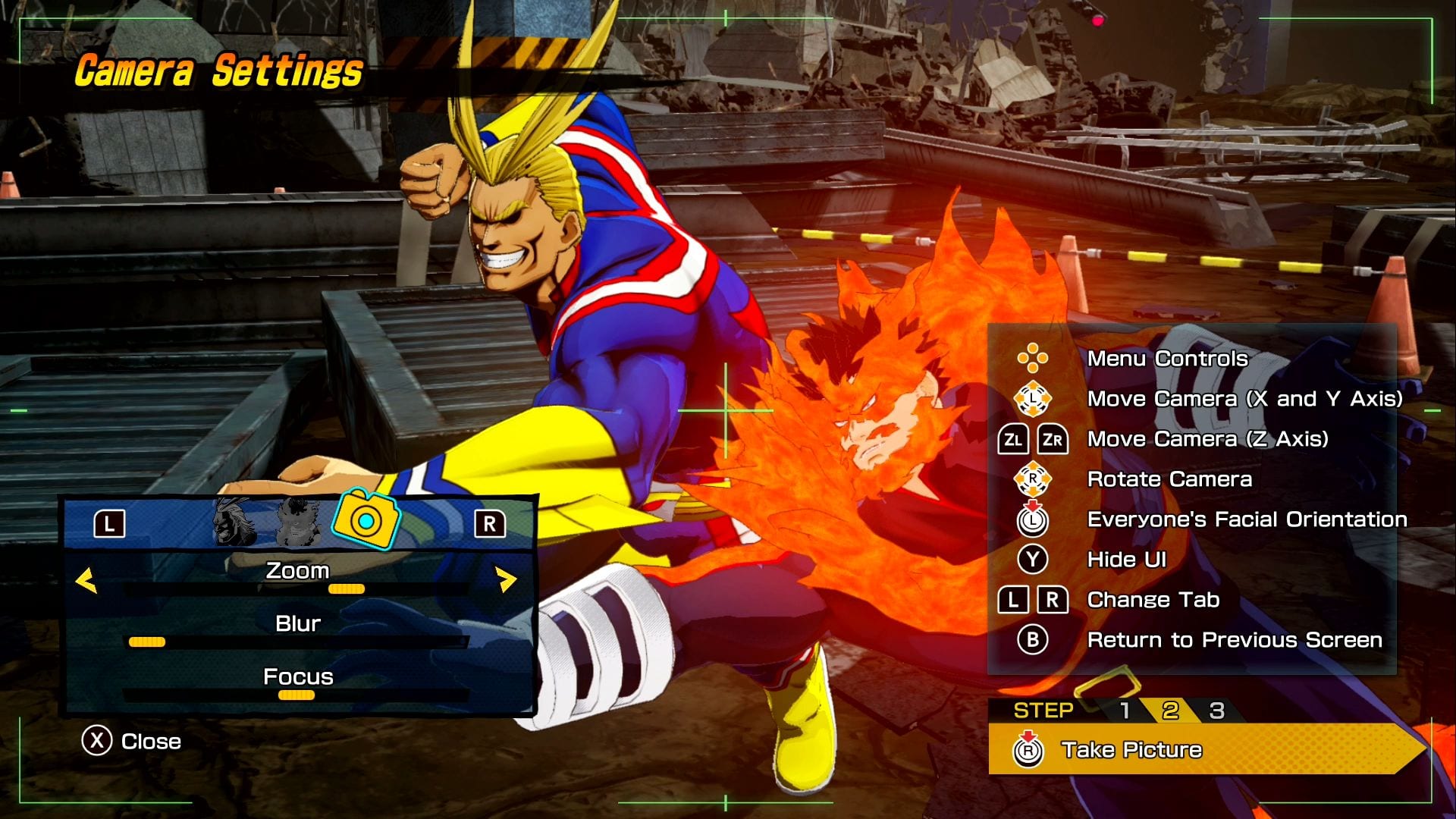Viewport: 1456px width, 819px height.
Task: Adjust the Focus slider
Action: pos(296,695)
